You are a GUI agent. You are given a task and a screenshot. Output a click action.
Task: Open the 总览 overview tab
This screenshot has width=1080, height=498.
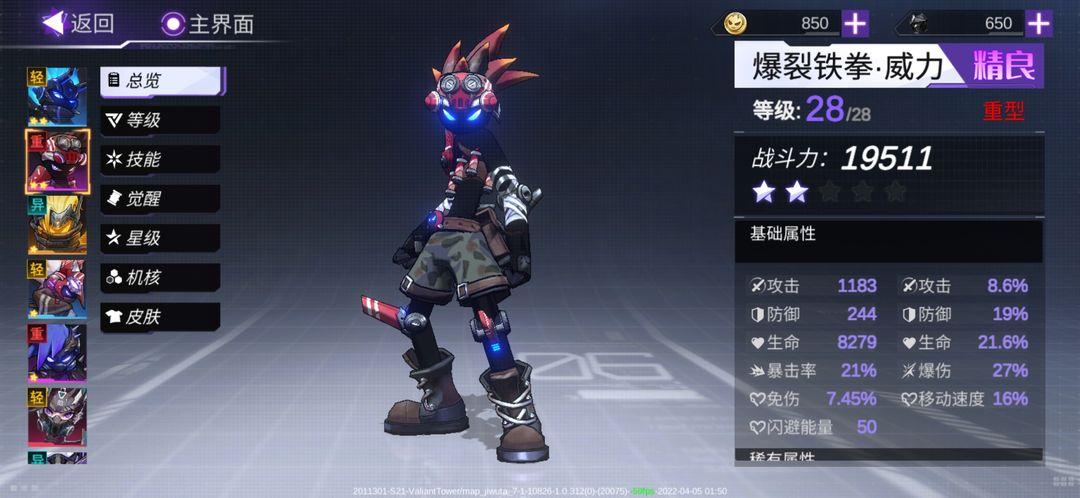click(x=160, y=81)
